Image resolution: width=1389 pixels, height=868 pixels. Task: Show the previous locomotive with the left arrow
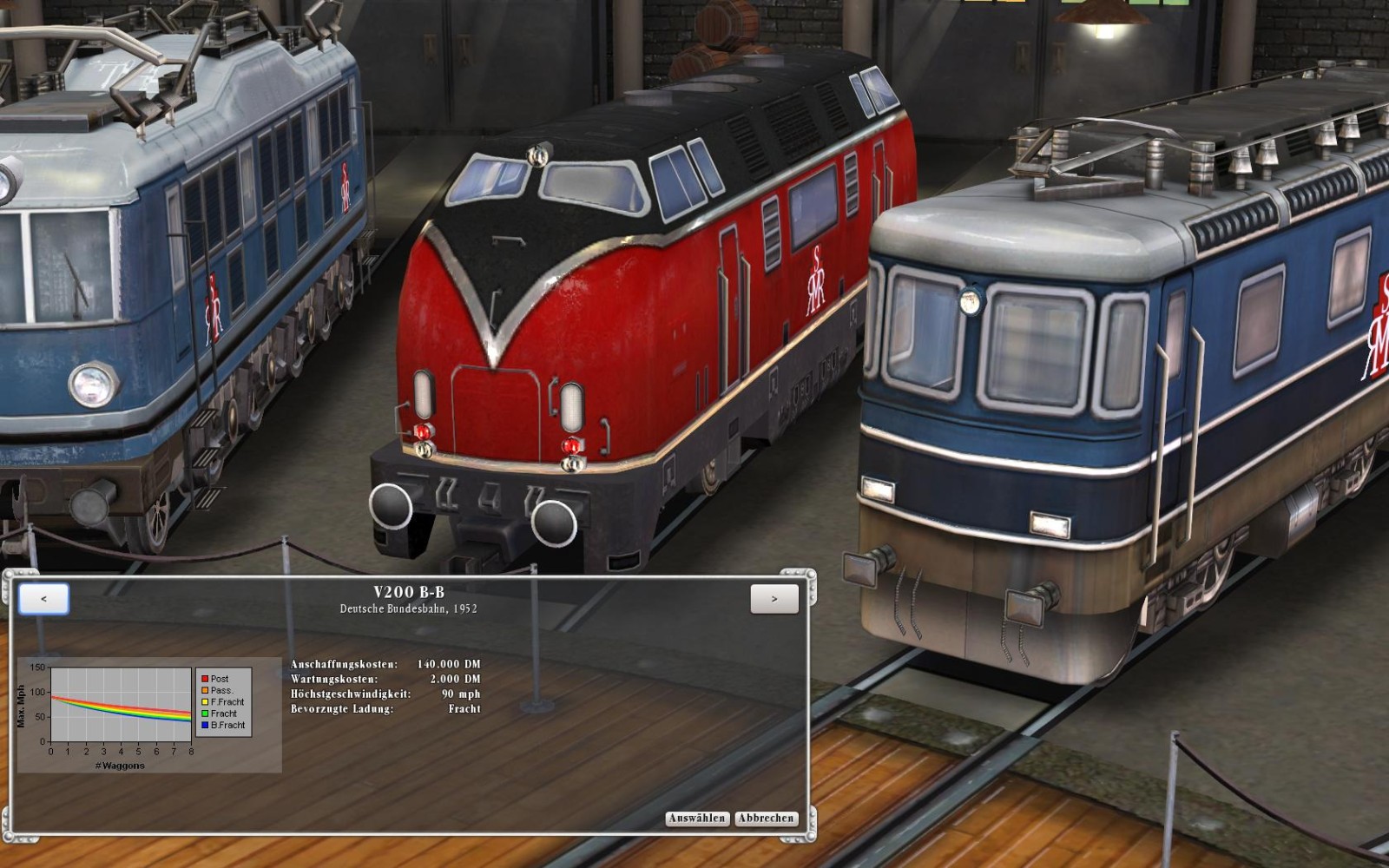pyautogui.click(x=43, y=599)
